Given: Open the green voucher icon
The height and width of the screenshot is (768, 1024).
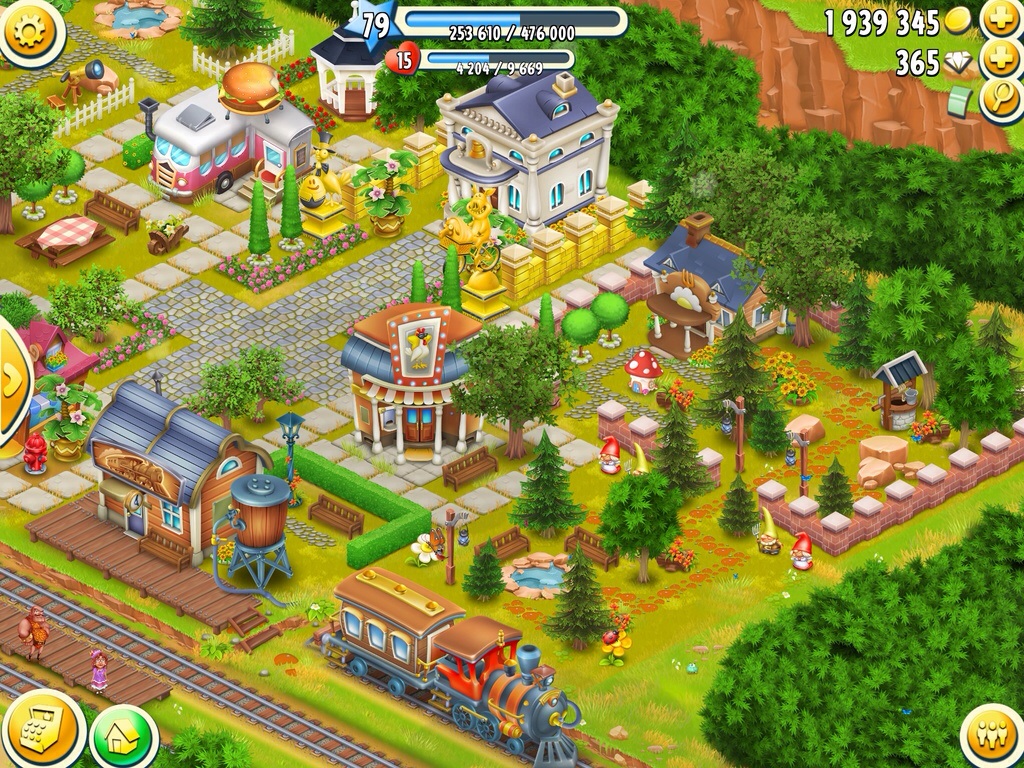Looking at the screenshot, I should coord(960,101).
